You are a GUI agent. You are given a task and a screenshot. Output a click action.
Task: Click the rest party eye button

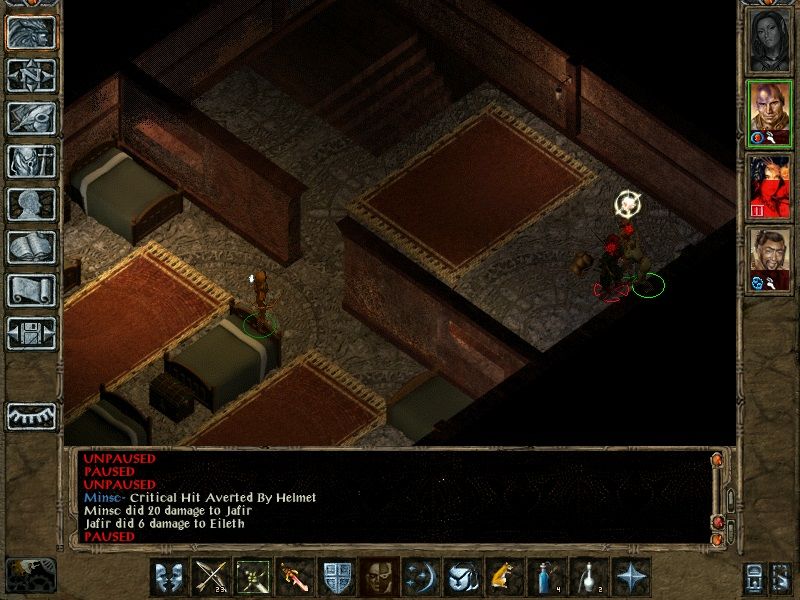tap(32, 415)
